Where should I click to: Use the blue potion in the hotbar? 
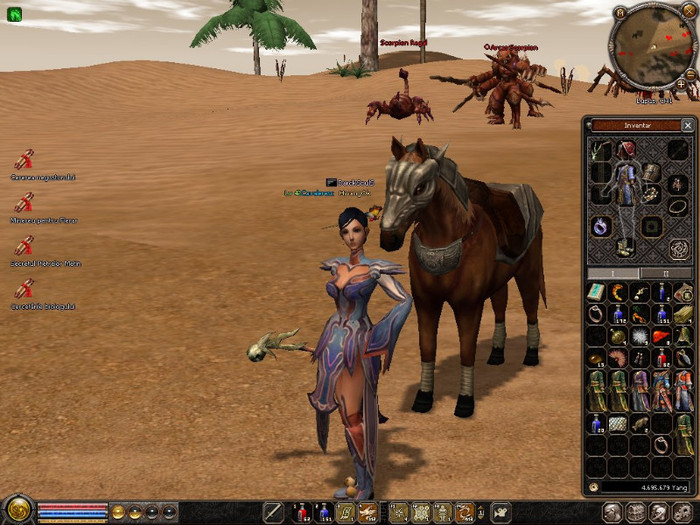[324, 513]
